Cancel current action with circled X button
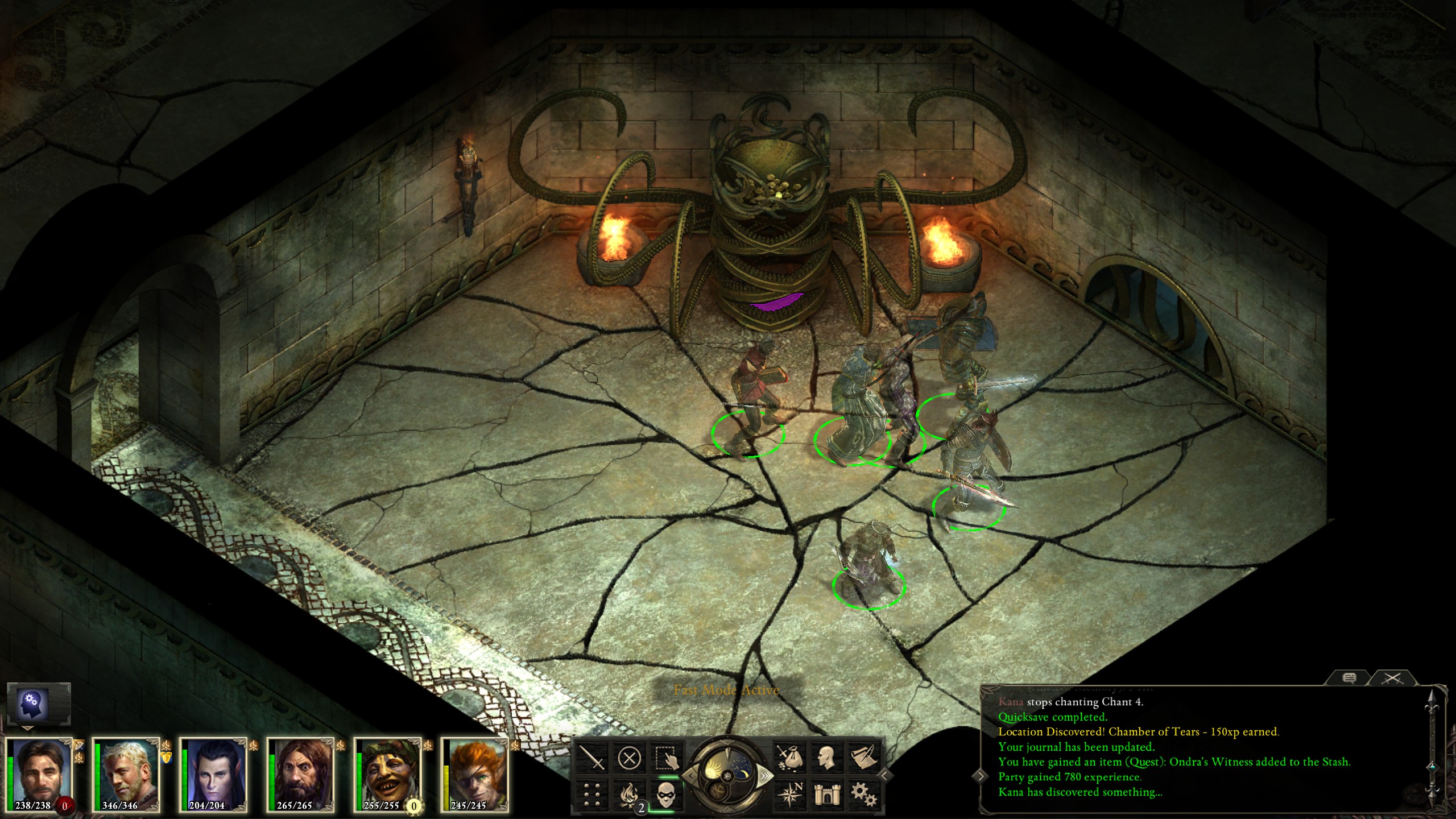This screenshot has width=1456, height=819. pyautogui.click(x=629, y=759)
